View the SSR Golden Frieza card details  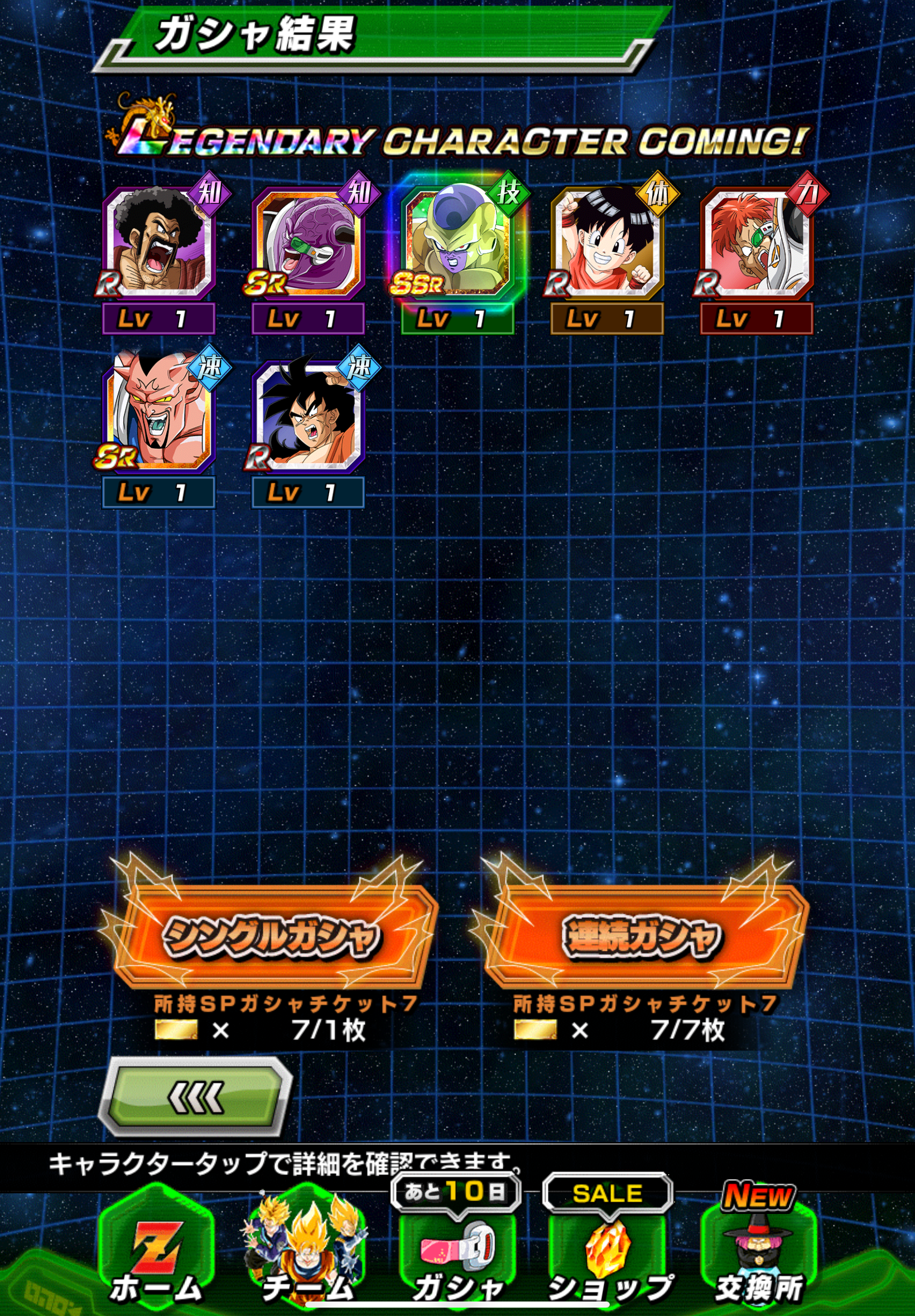tap(458, 244)
